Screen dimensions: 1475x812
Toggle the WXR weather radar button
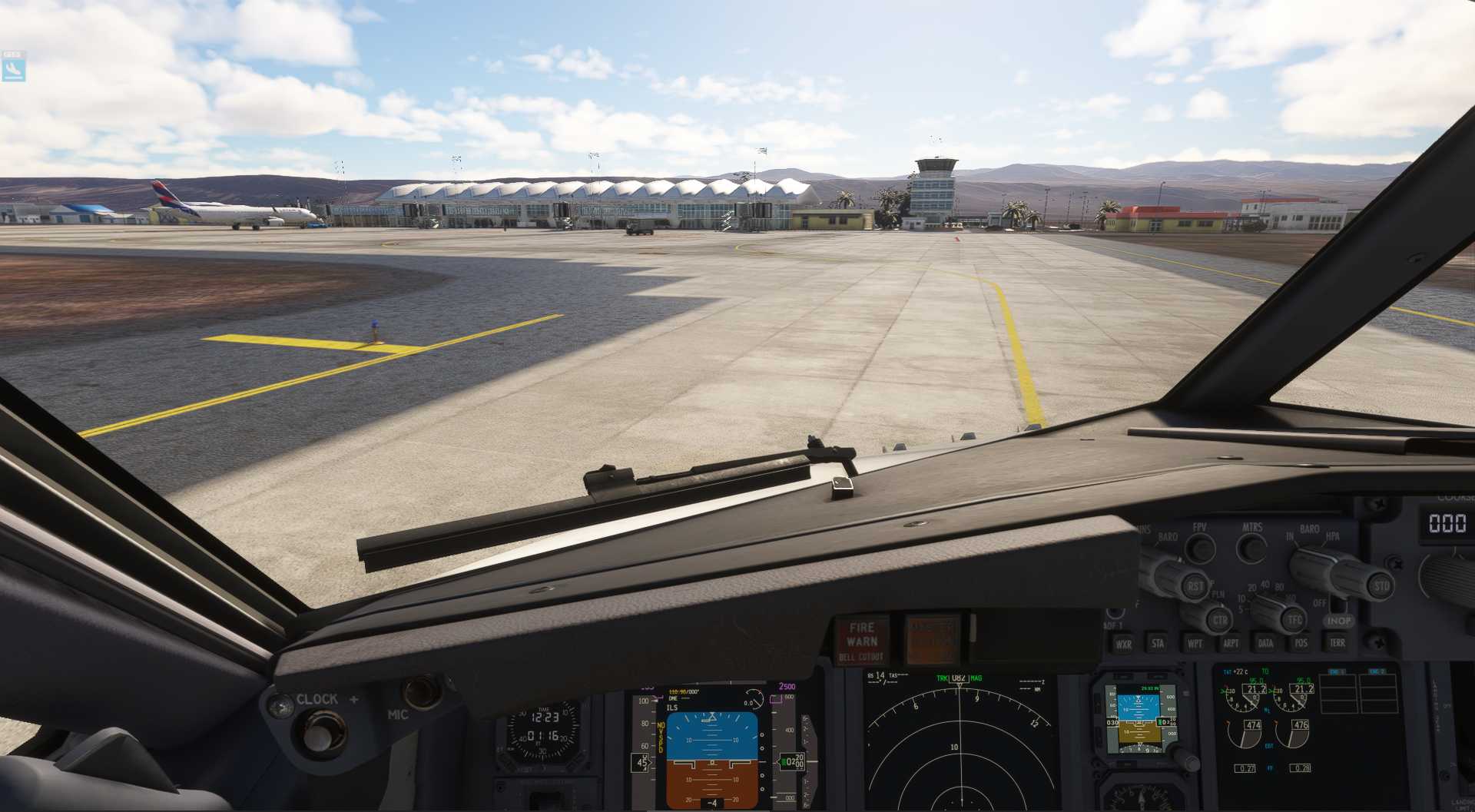point(1123,644)
